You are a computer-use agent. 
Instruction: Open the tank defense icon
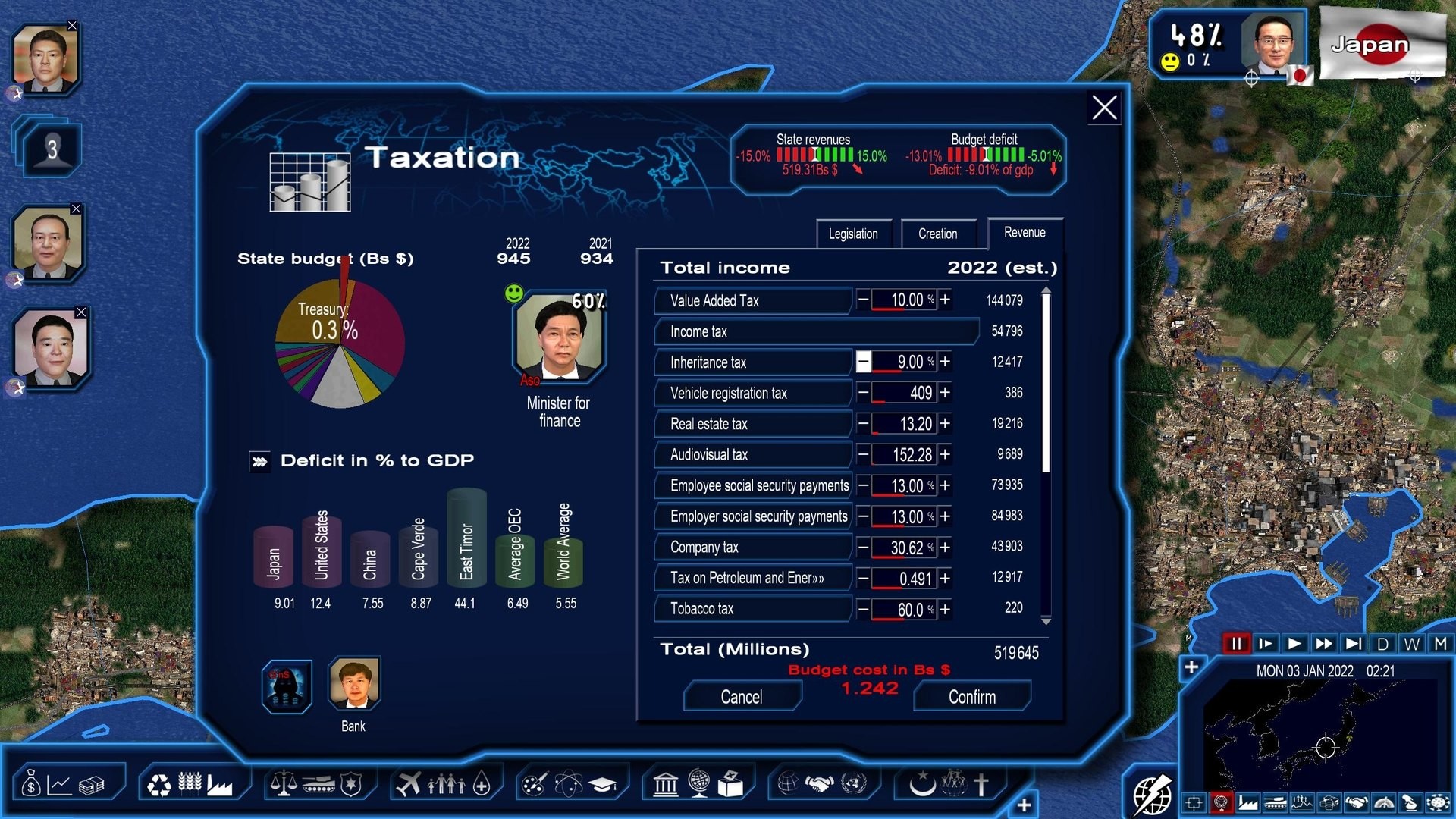pos(320,783)
